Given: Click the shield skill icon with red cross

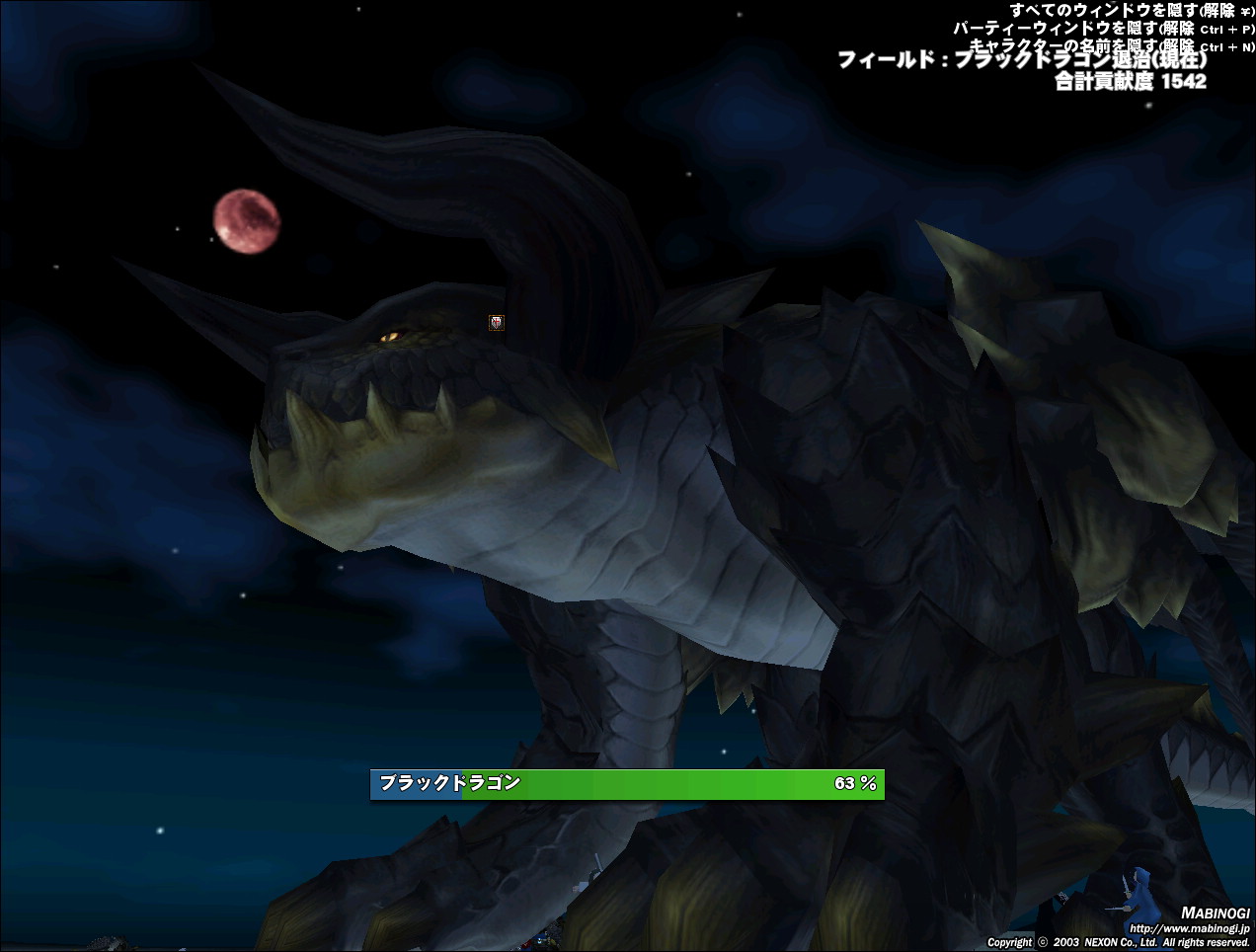Looking at the screenshot, I should point(497,322).
